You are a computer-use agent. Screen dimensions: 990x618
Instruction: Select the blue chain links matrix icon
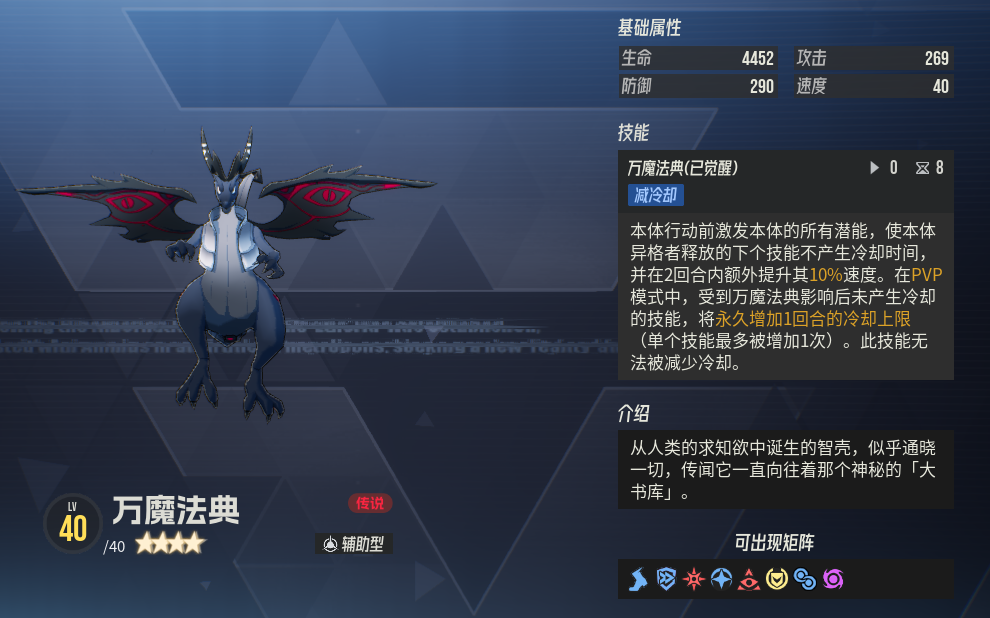point(804,579)
